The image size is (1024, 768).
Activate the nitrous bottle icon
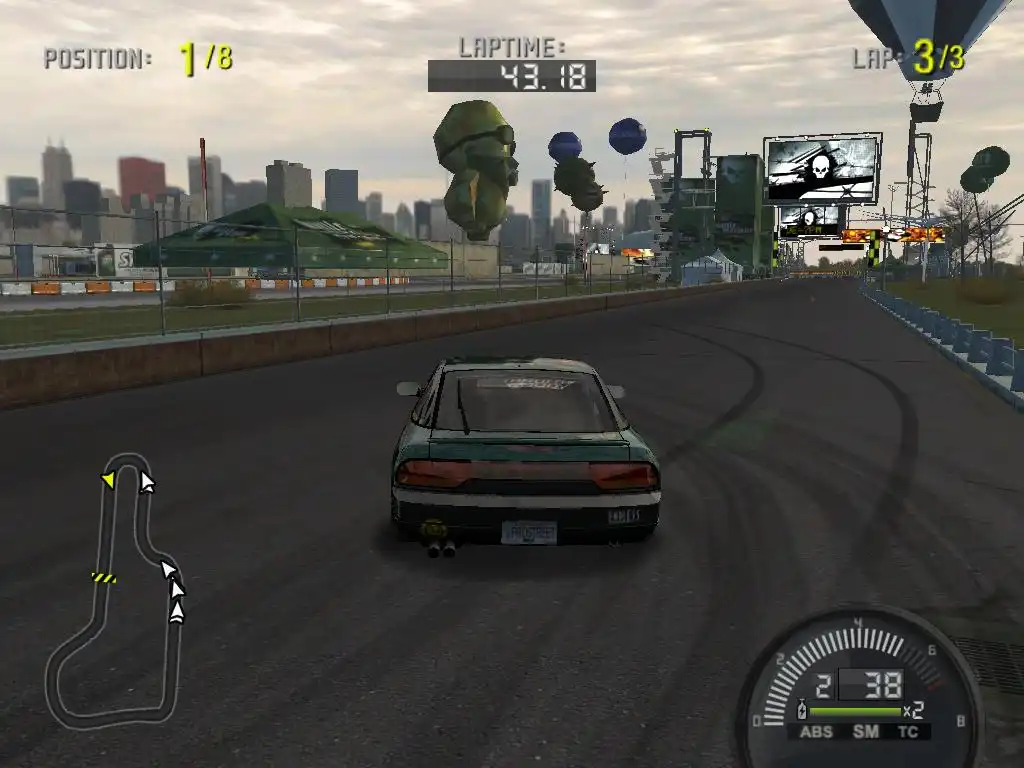point(801,711)
